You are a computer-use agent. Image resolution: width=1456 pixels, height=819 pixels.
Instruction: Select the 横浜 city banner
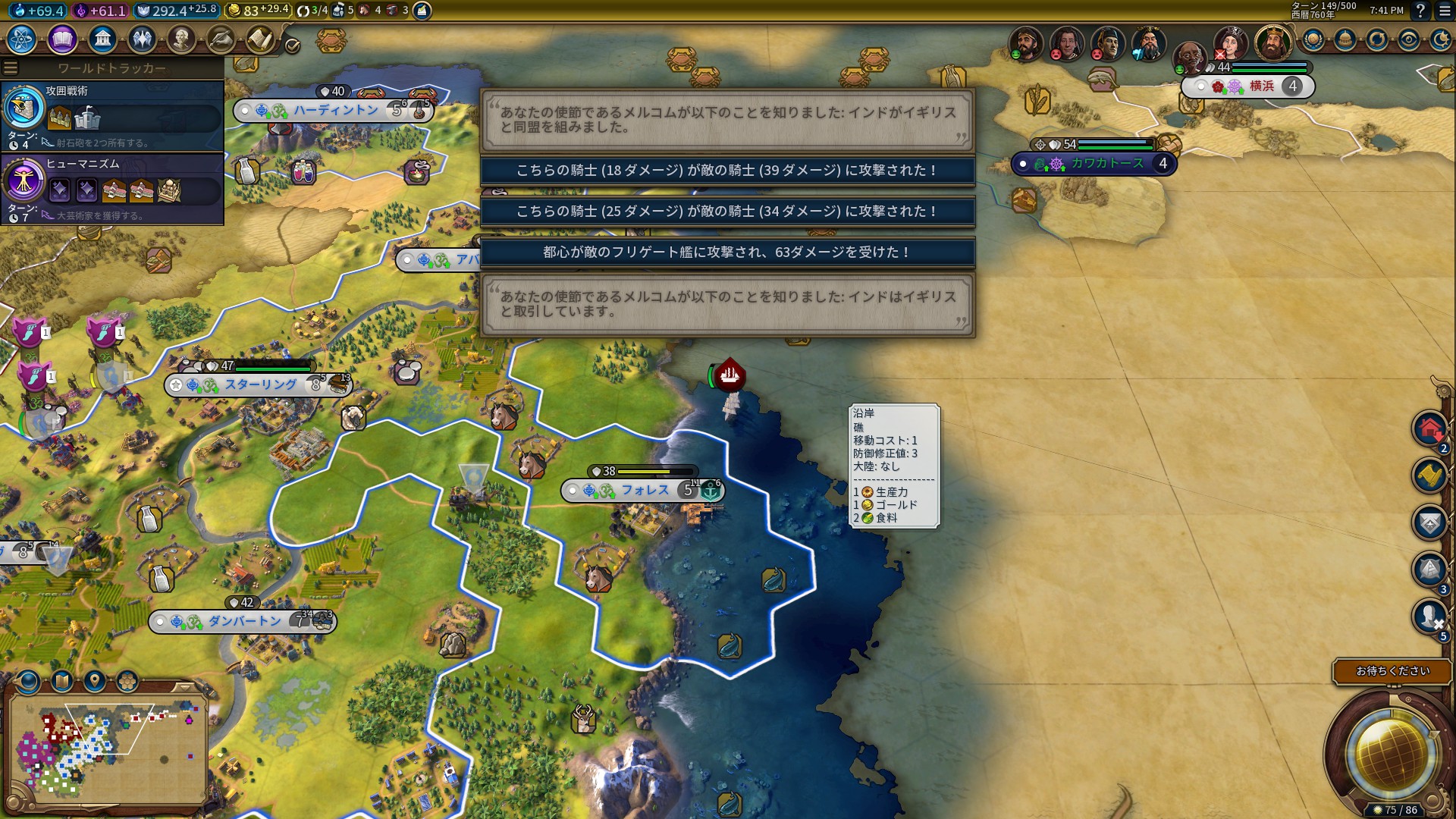[x=1260, y=87]
